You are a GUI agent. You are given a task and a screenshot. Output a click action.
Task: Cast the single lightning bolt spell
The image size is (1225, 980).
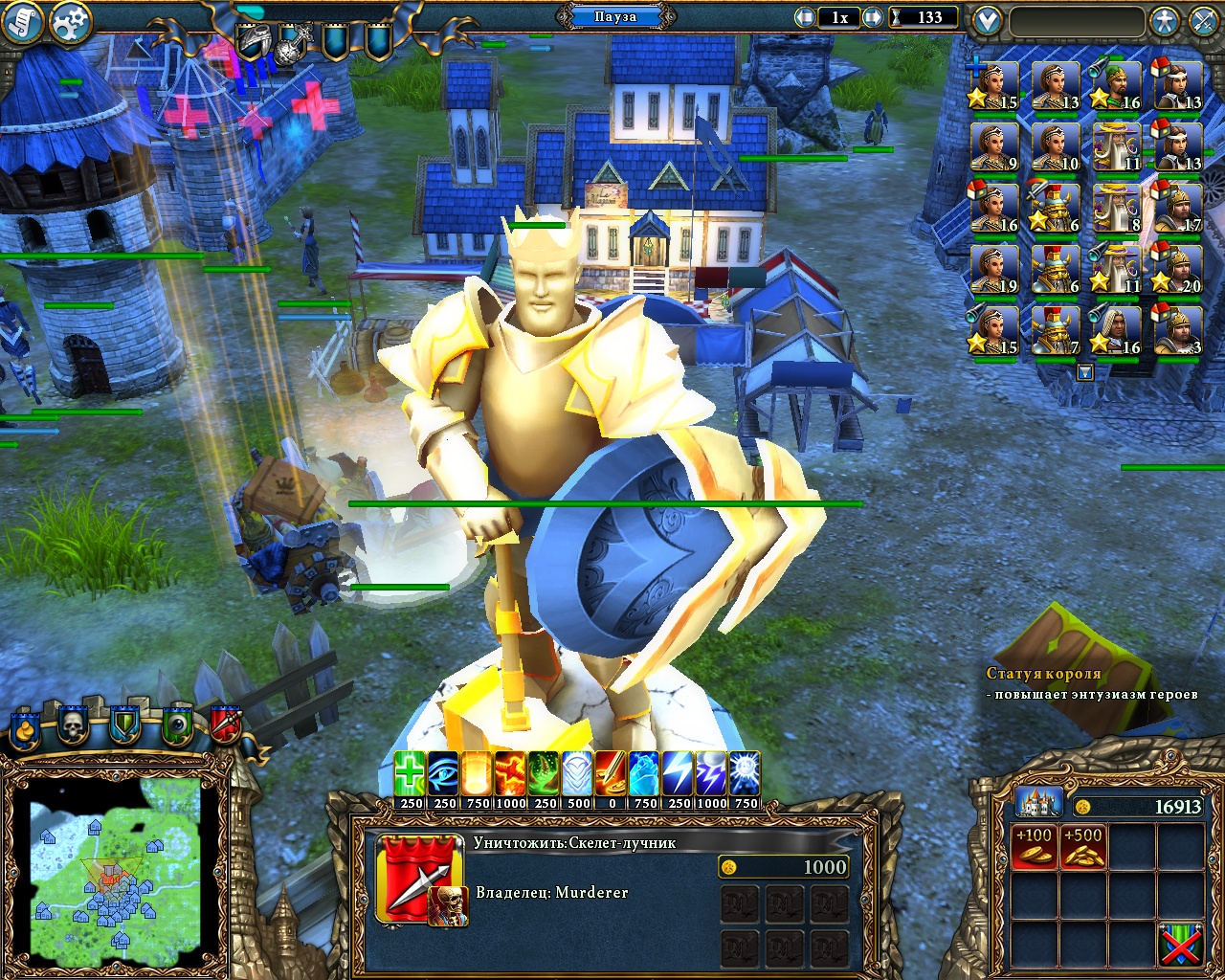coord(679,773)
